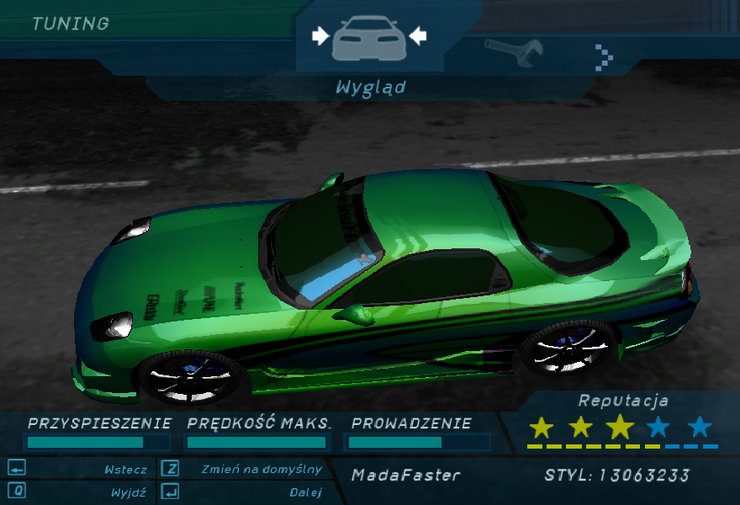Exit using the Wyjdź option

tap(130, 492)
